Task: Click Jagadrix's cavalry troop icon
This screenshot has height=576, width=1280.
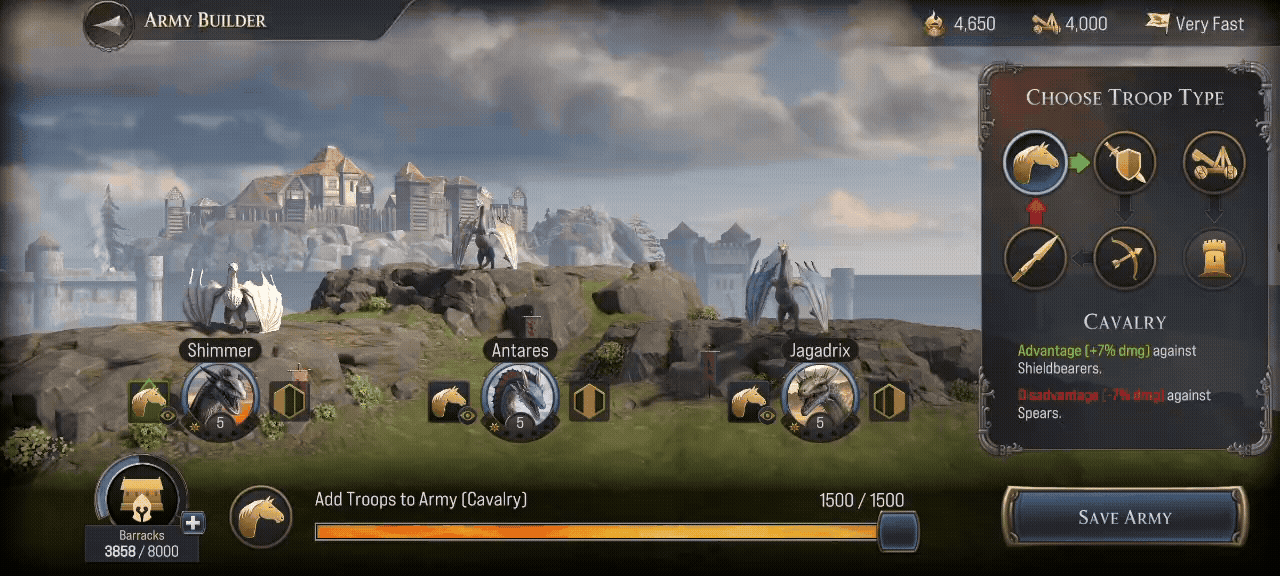Action: (x=748, y=402)
